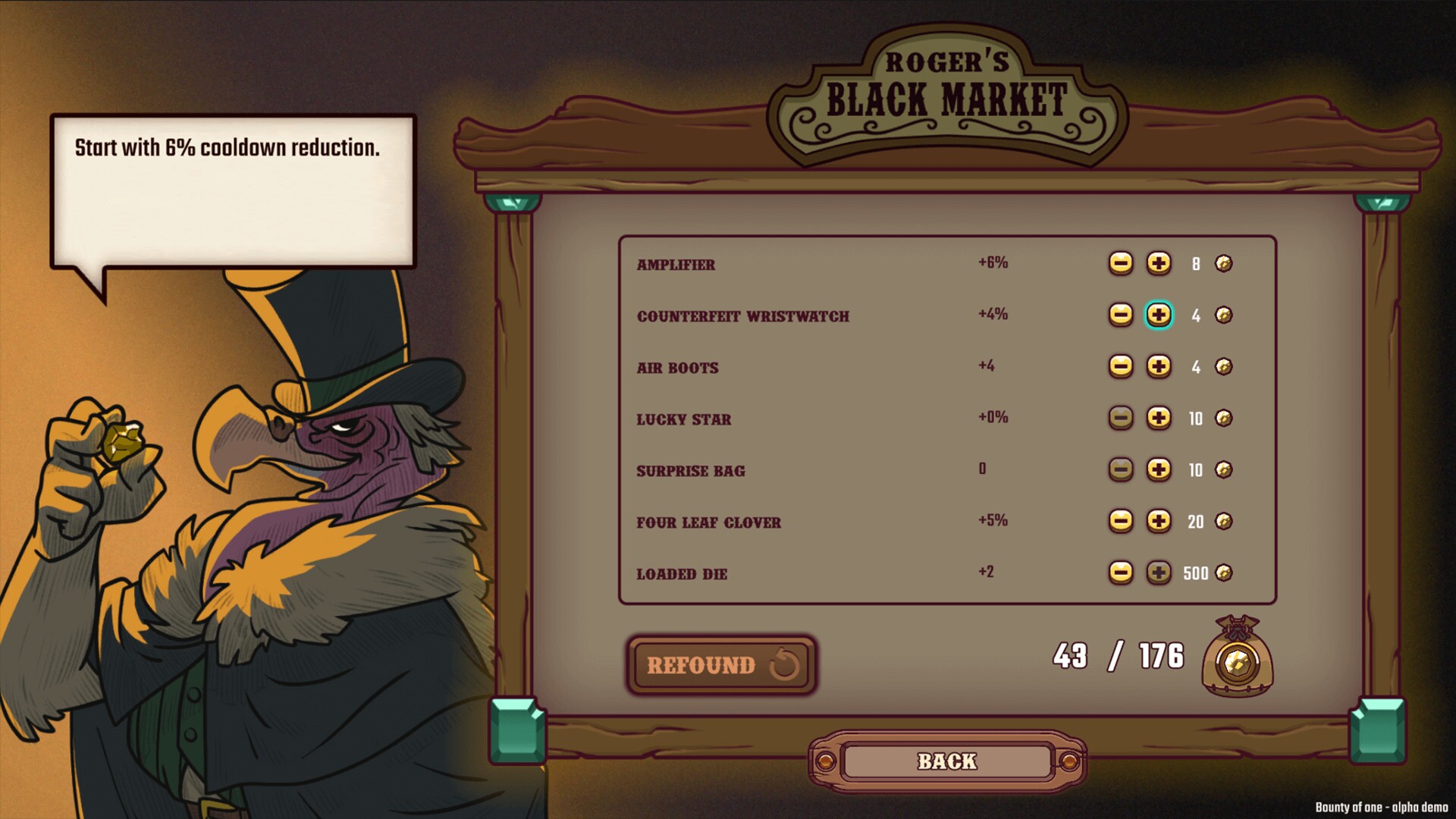
Task: Buy one level of Amplifier with the plus button
Action: (1159, 263)
